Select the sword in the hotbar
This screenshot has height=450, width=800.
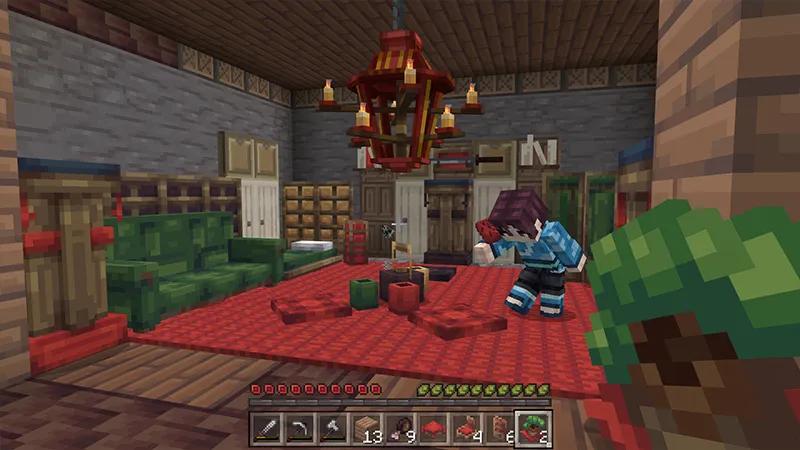click(265, 429)
